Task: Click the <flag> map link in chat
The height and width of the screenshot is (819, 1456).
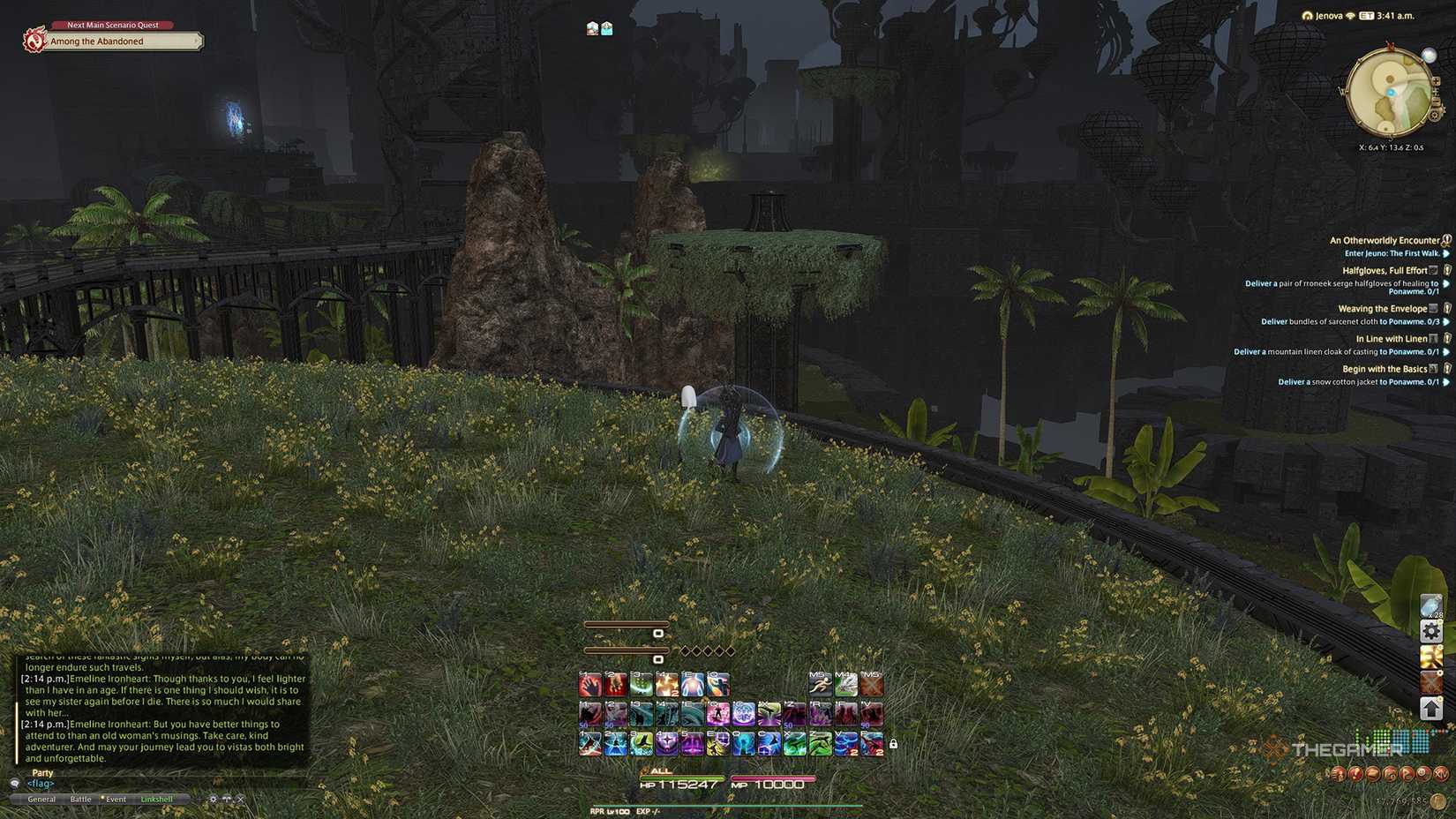Action: [40, 783]
